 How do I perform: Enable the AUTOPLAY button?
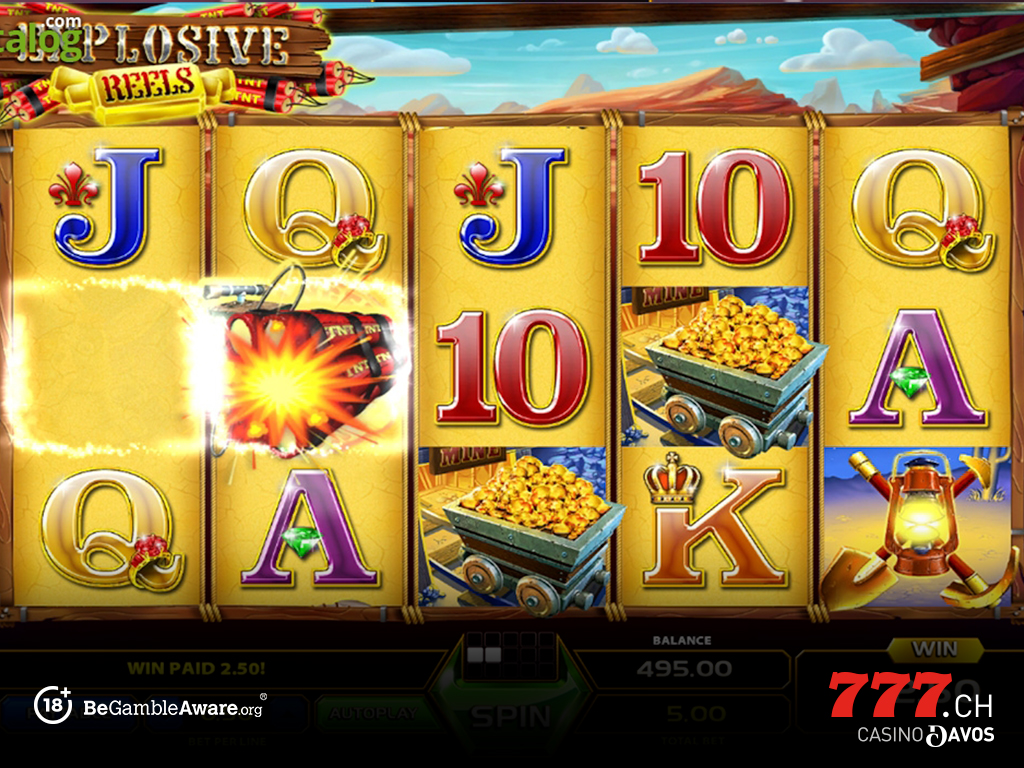[x=370, y=714]
